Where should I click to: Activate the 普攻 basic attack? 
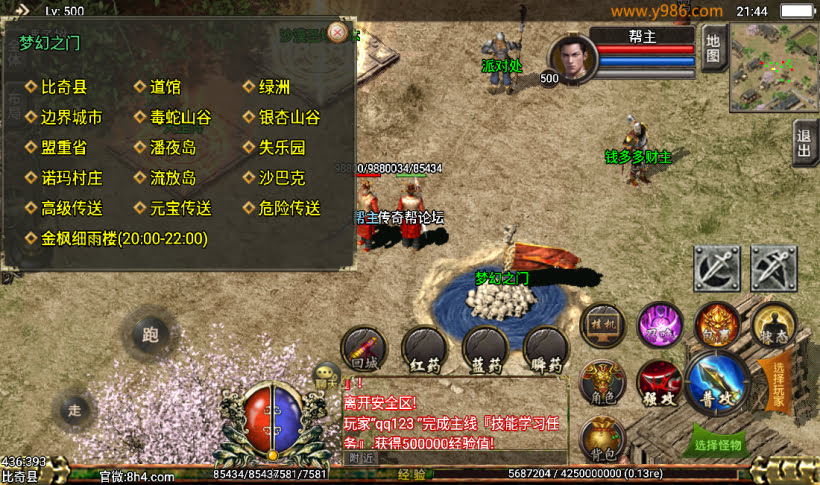717,384
